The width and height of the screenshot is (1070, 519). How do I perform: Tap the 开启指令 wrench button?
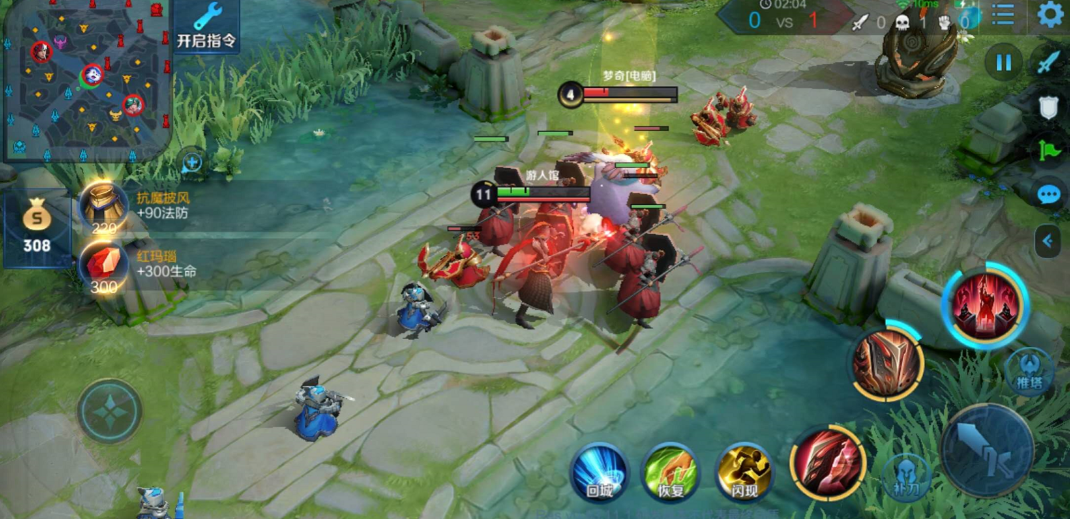(207, 26)
